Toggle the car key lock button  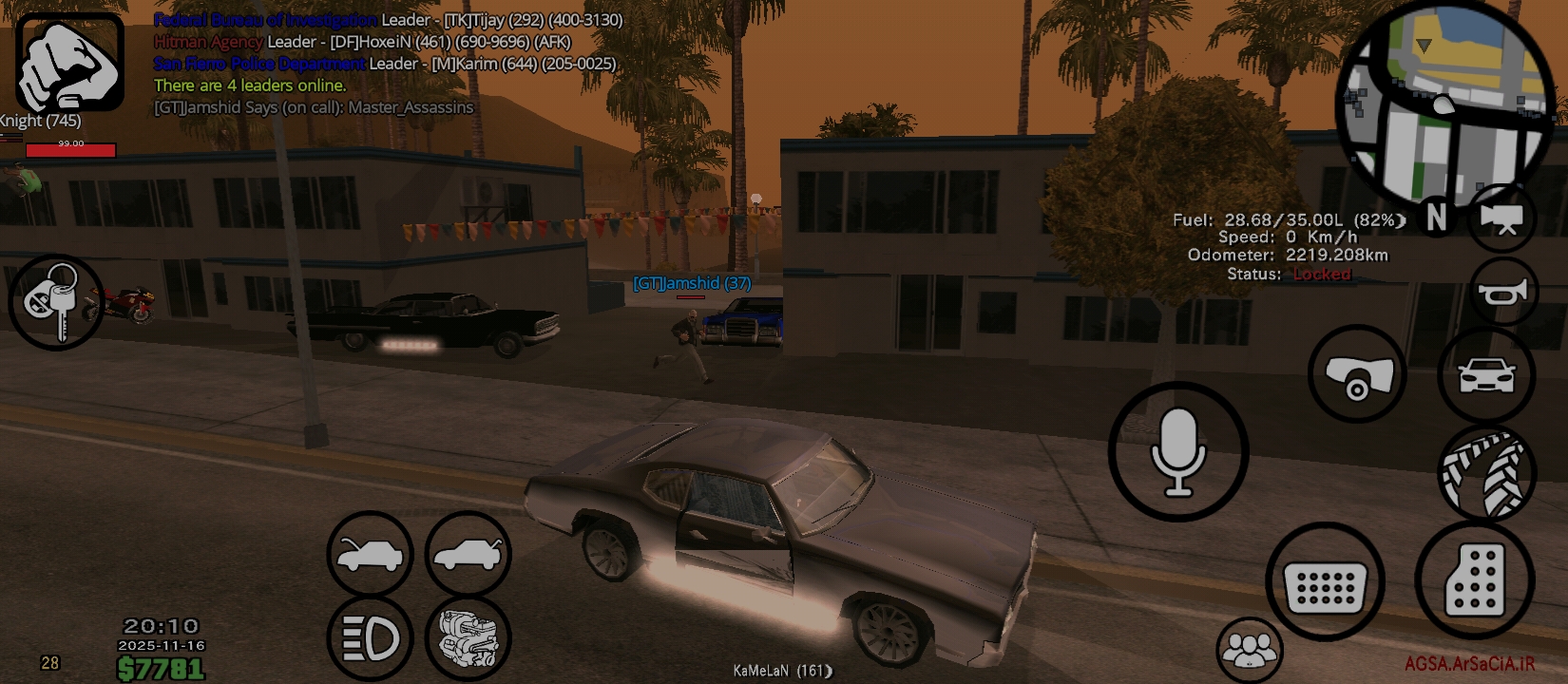(55, 302)
